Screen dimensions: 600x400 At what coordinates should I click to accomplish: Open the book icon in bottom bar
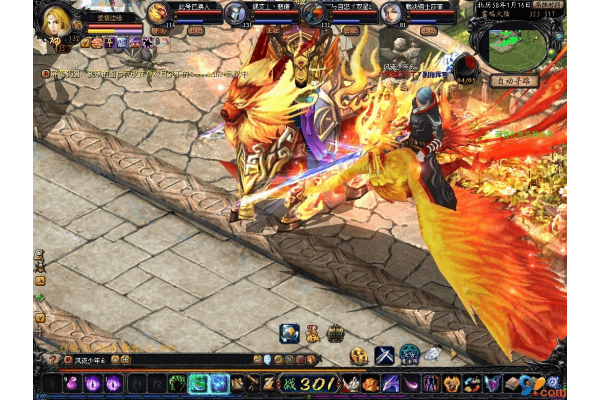512,383
